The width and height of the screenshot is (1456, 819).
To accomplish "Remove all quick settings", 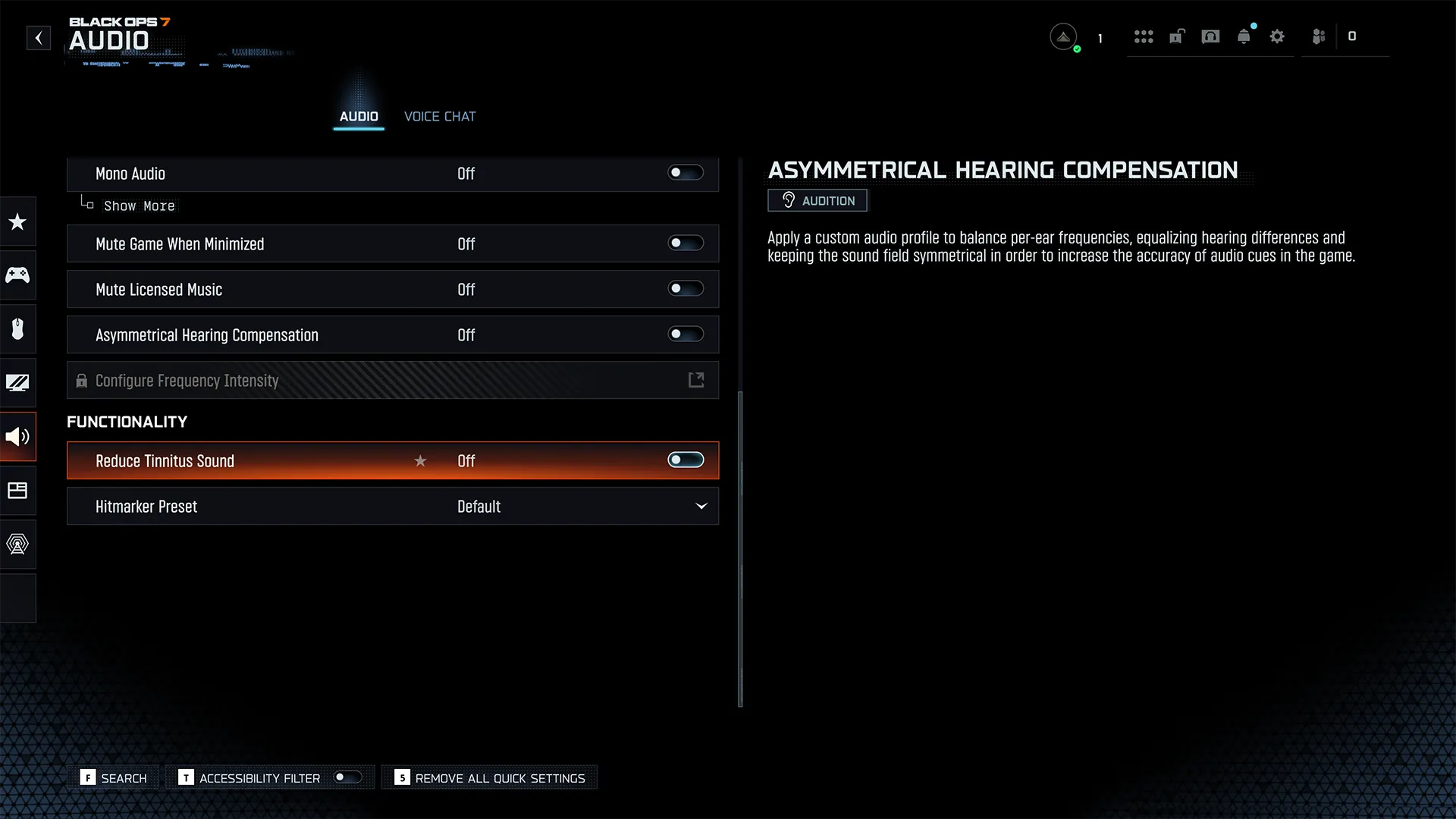I will pos(491,778).
